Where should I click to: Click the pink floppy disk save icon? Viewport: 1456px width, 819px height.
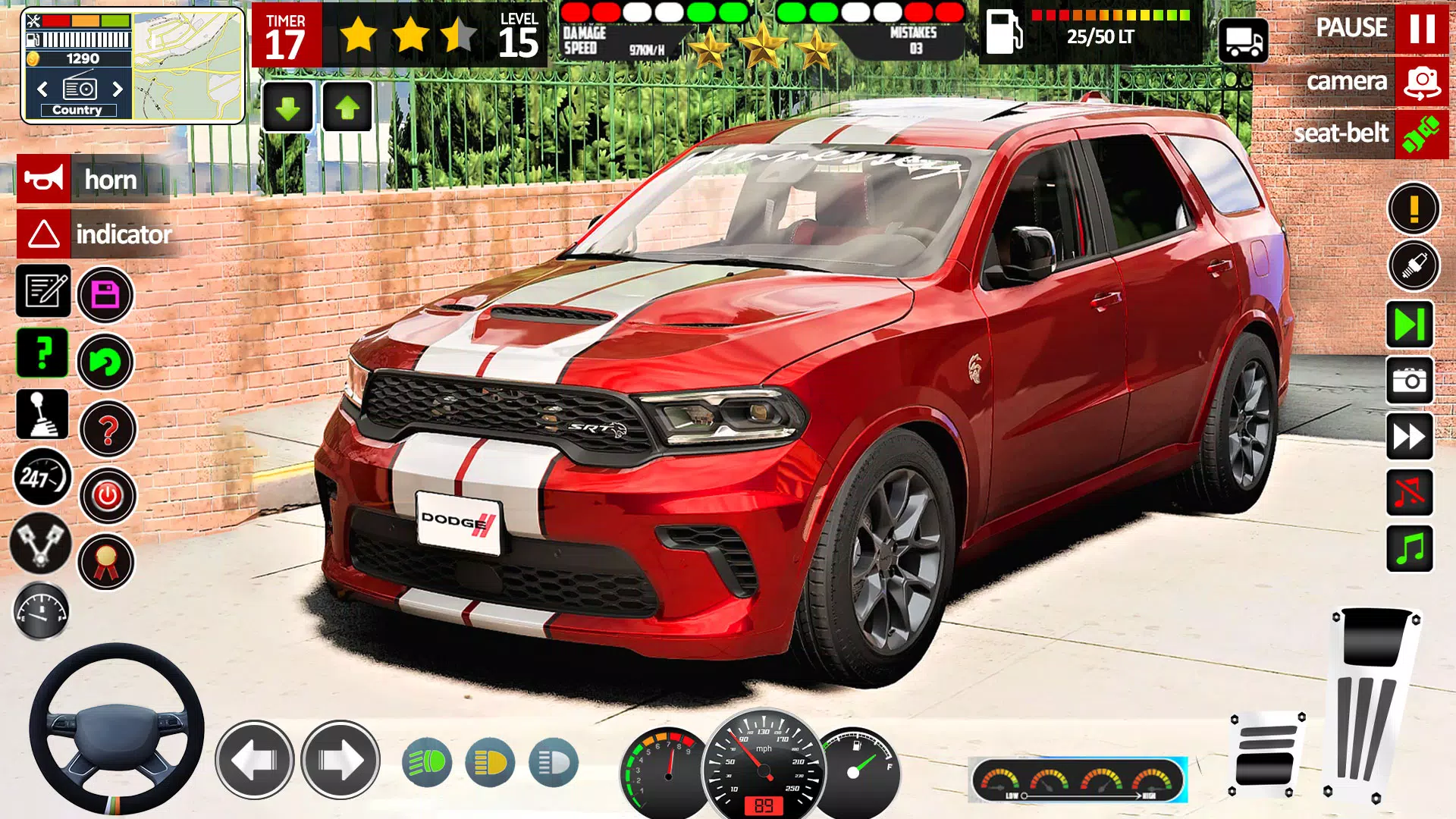(x=105, y=294)
